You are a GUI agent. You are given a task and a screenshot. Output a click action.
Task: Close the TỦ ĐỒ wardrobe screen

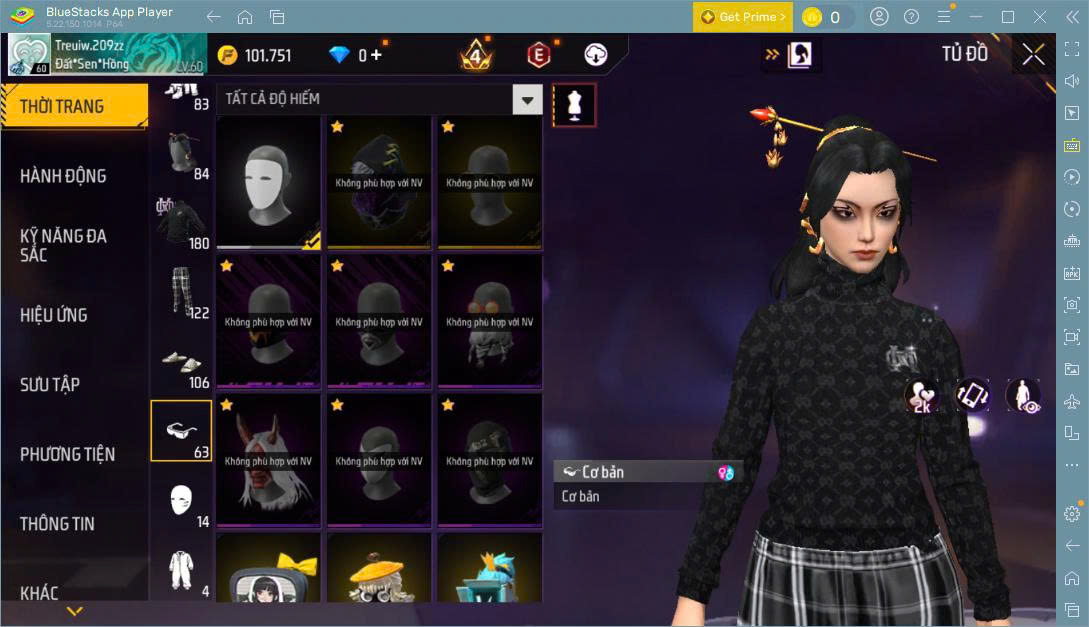pyautogui.click(x=1033, y=55)
